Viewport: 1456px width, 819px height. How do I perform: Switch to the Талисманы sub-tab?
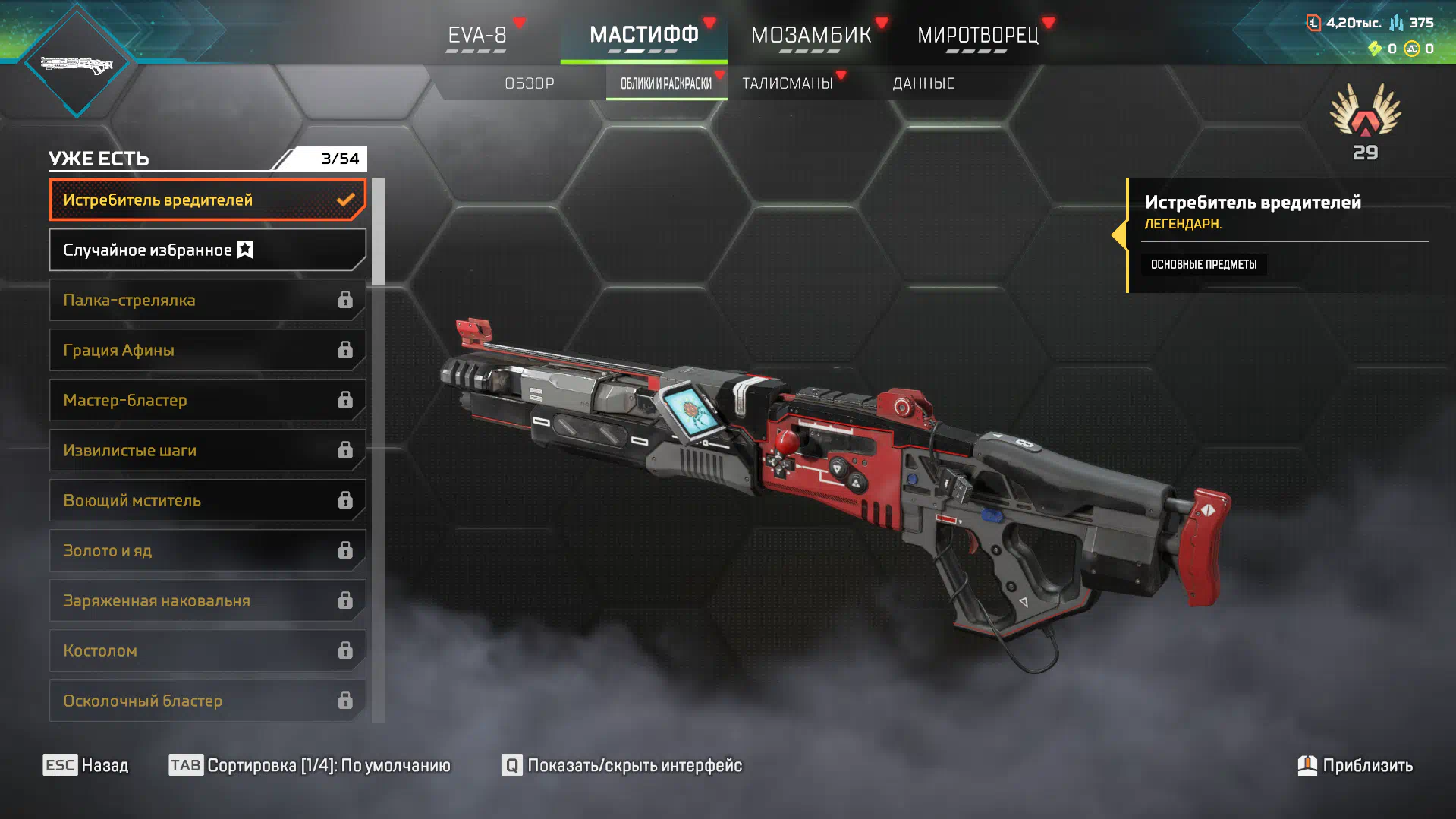(788, 83)
